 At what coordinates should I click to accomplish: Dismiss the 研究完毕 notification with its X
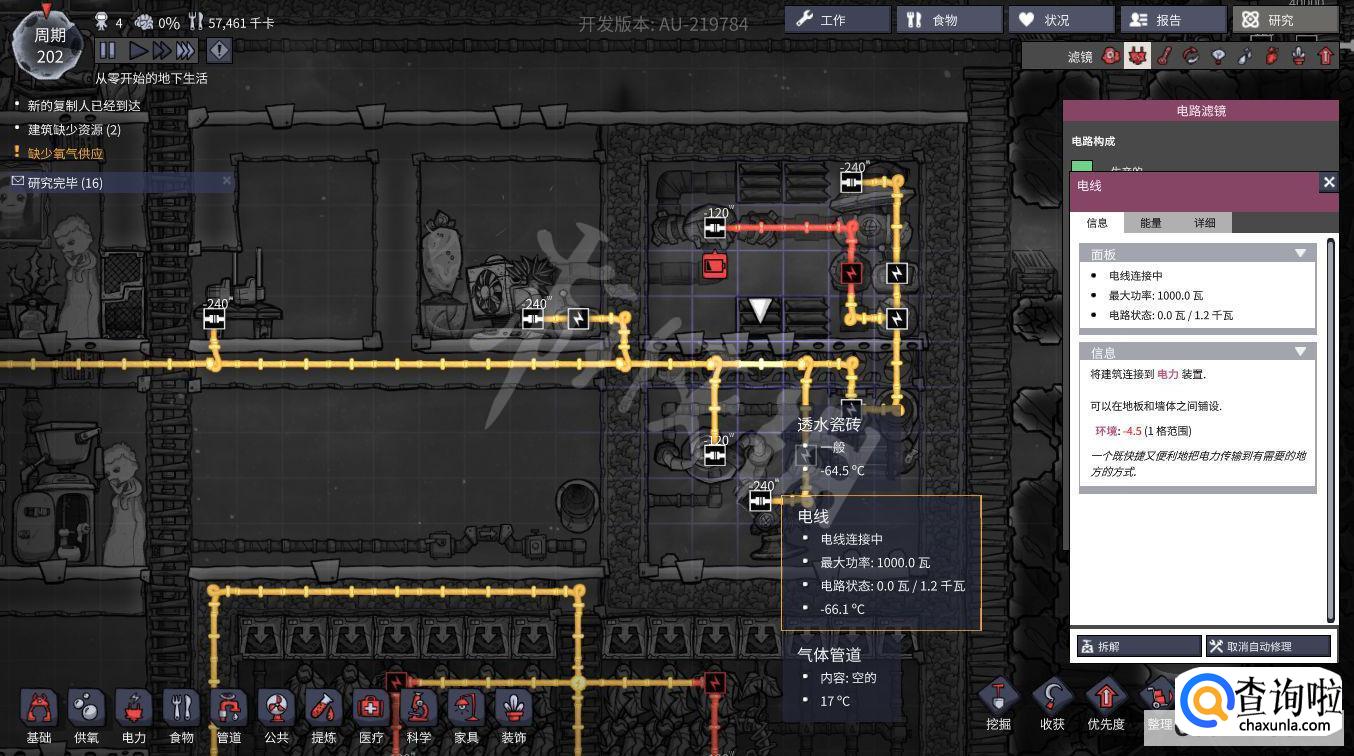(x=227, y=181)
